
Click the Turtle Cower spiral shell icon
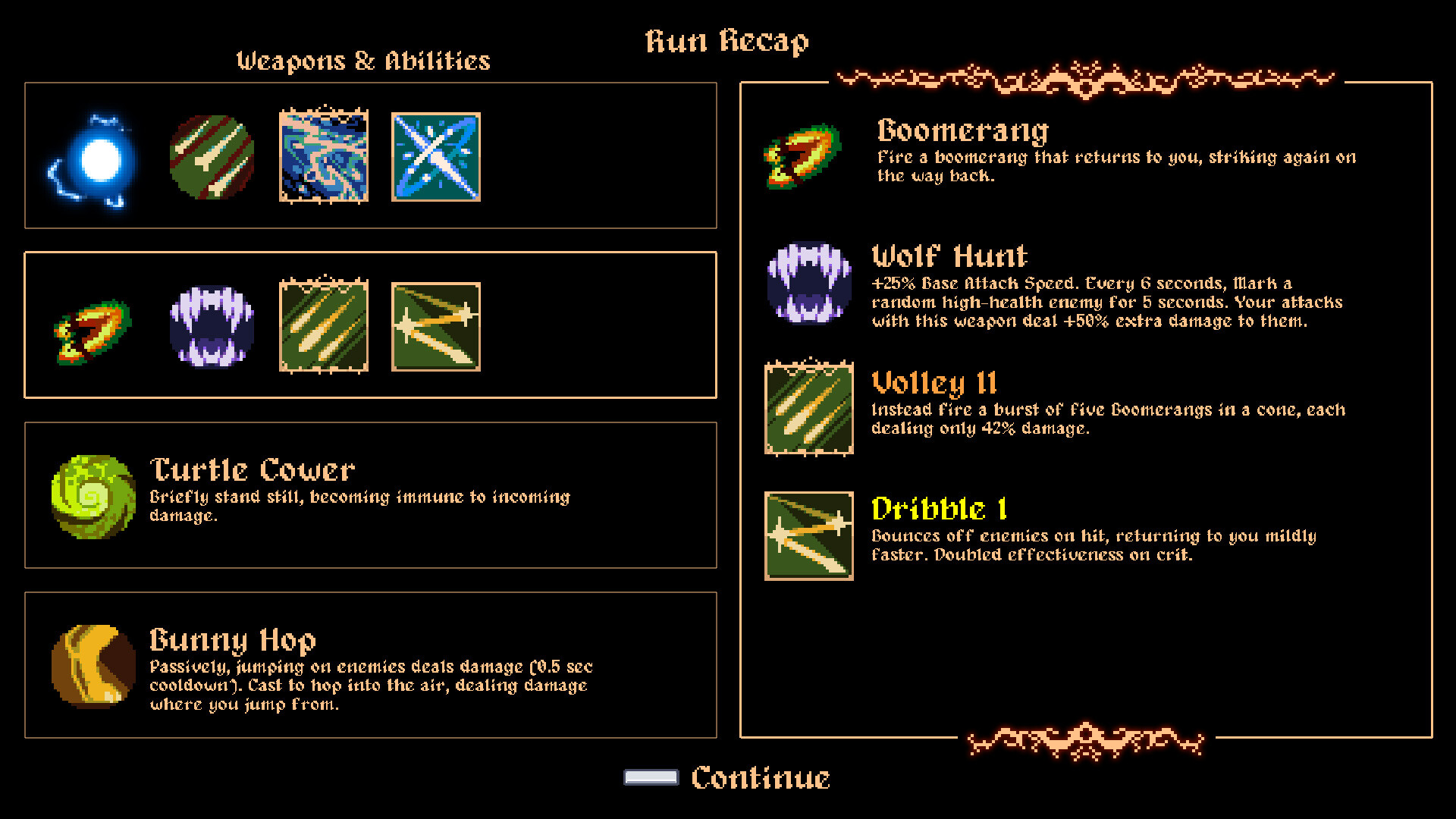click(x=91, y=497)
